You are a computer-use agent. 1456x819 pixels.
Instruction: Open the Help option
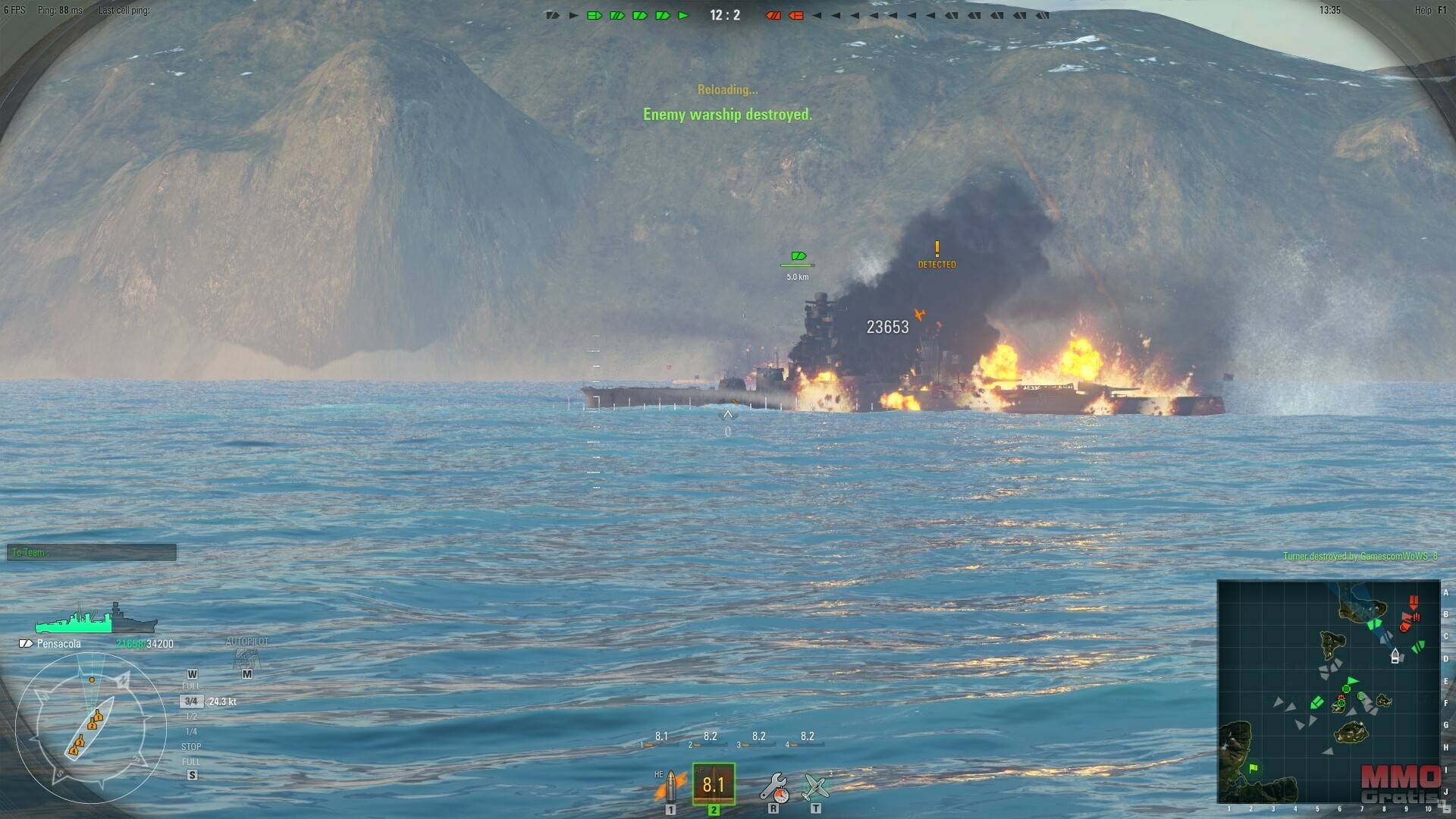[1423, 10]
